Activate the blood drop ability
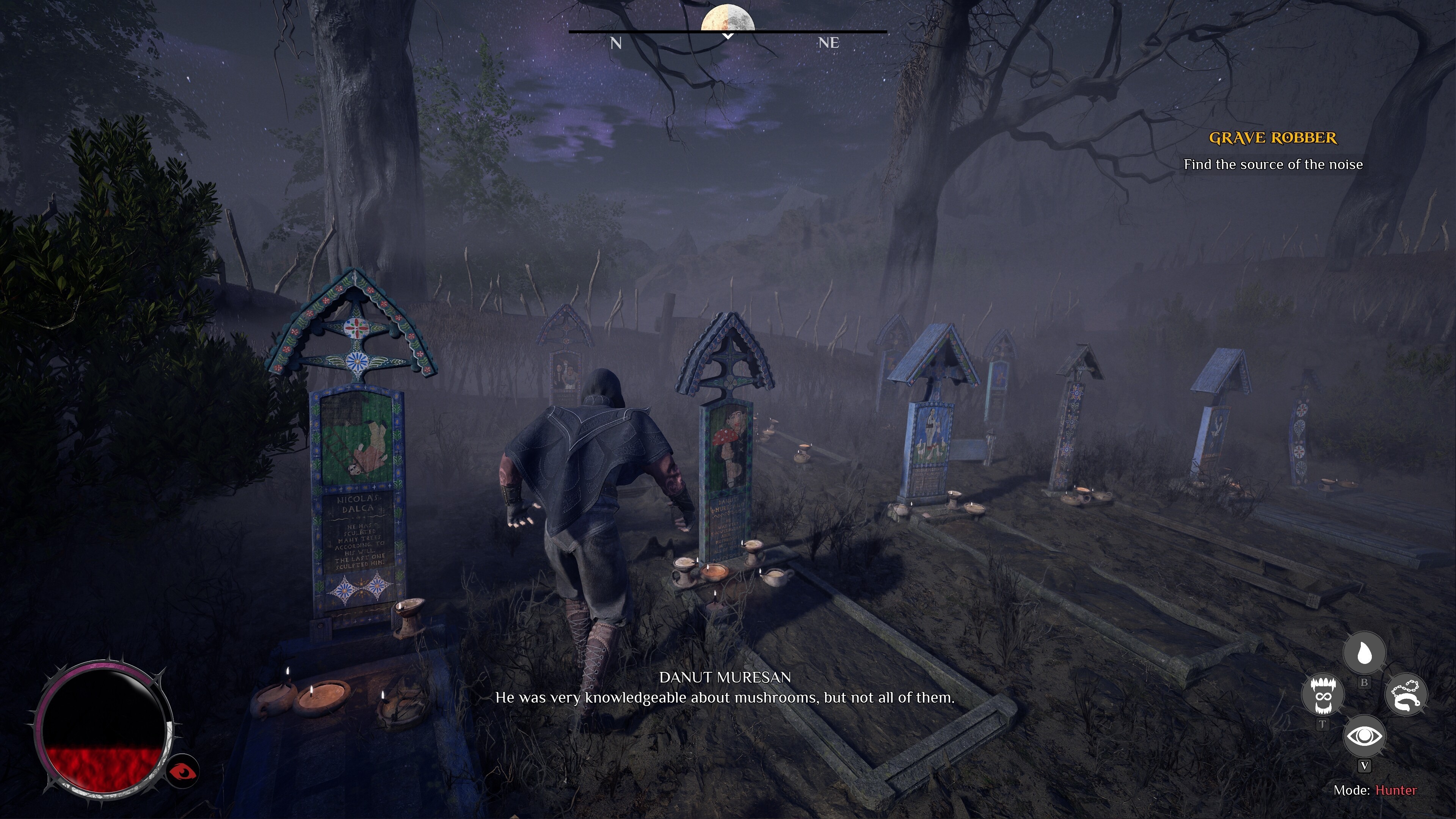This screenshot has width=1456, height=819. pos(1364,653)
